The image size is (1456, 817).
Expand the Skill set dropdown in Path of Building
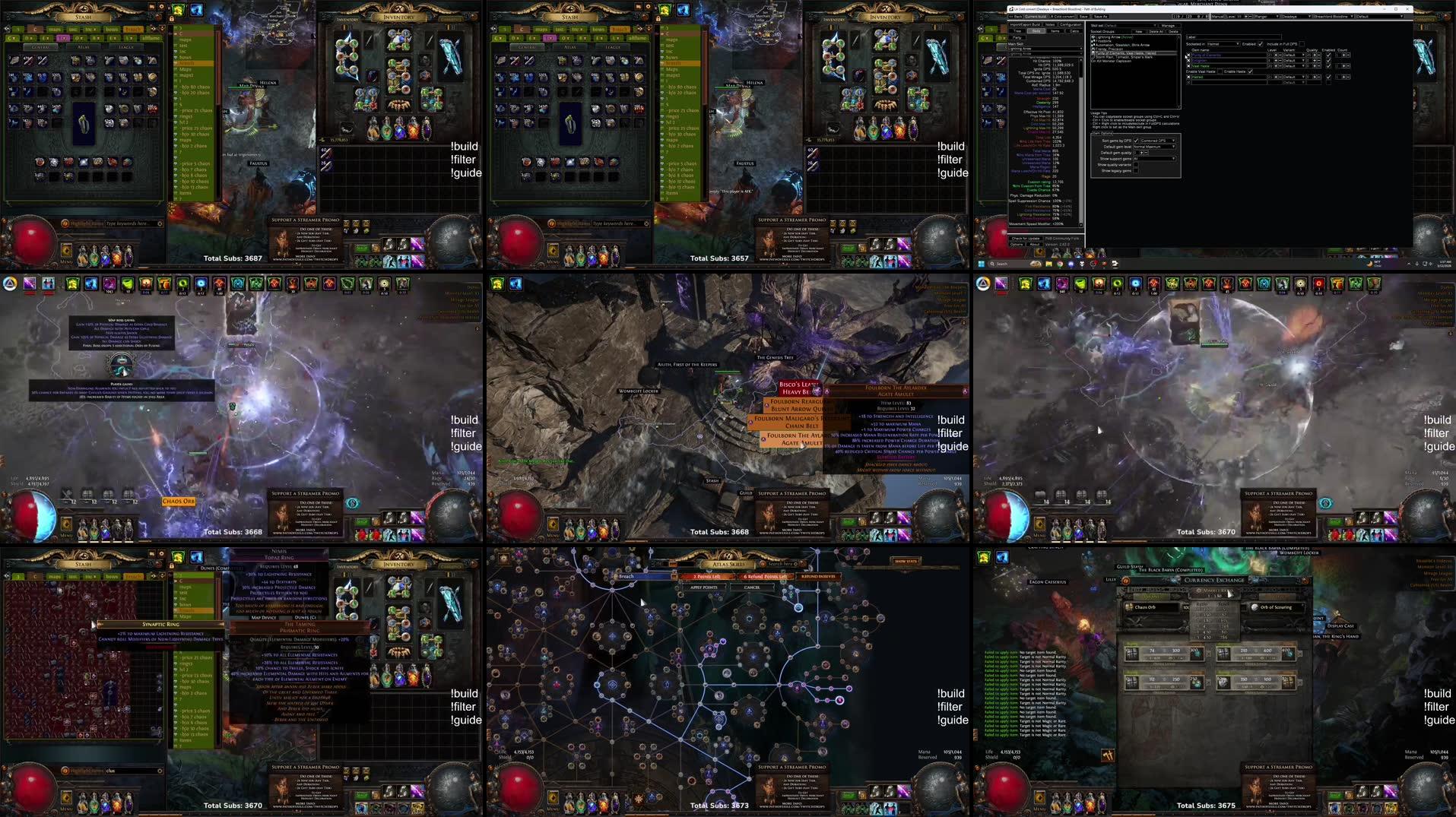(1155, 25)
